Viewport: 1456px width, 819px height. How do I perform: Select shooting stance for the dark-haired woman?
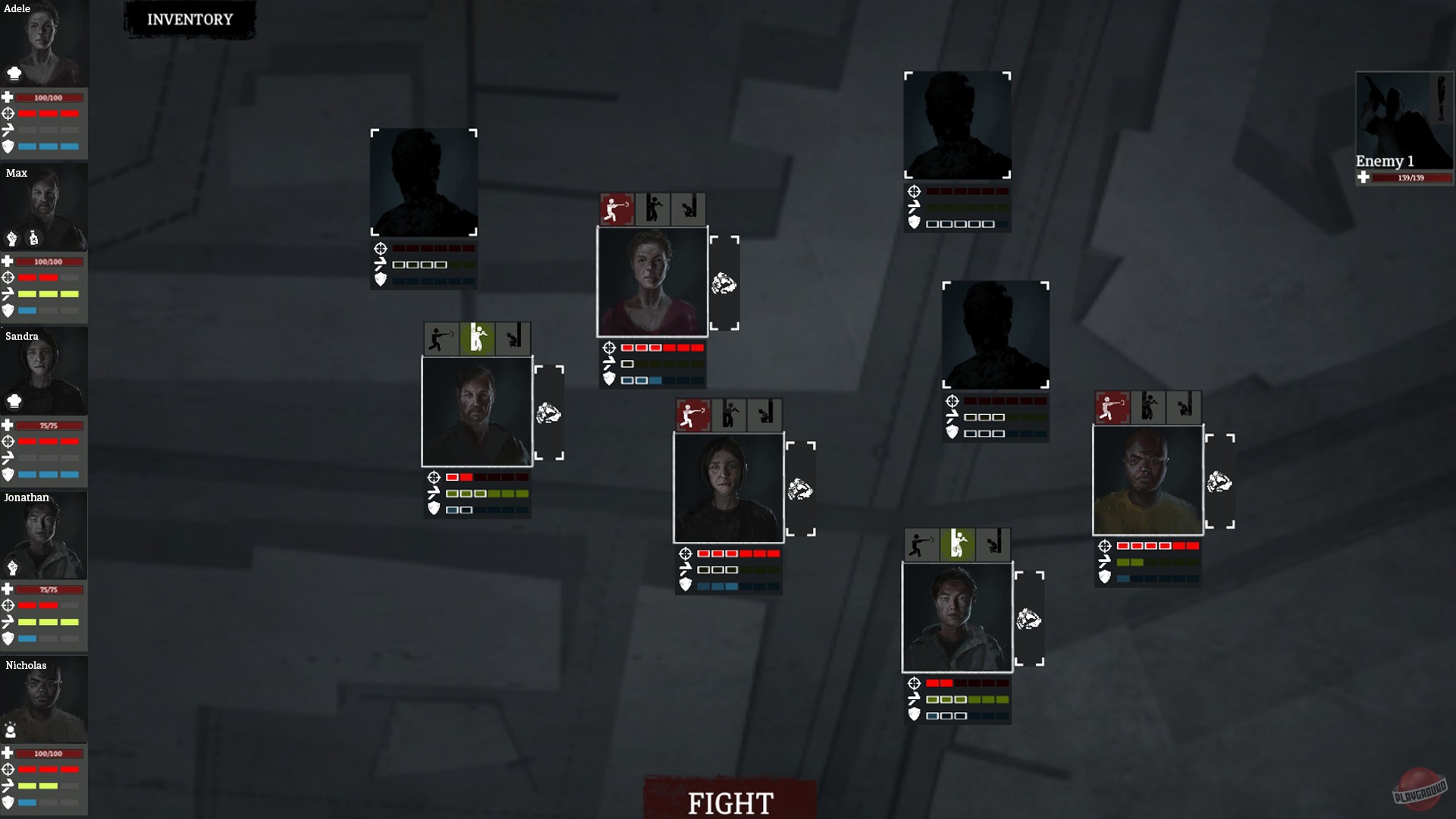pos(692,413)
